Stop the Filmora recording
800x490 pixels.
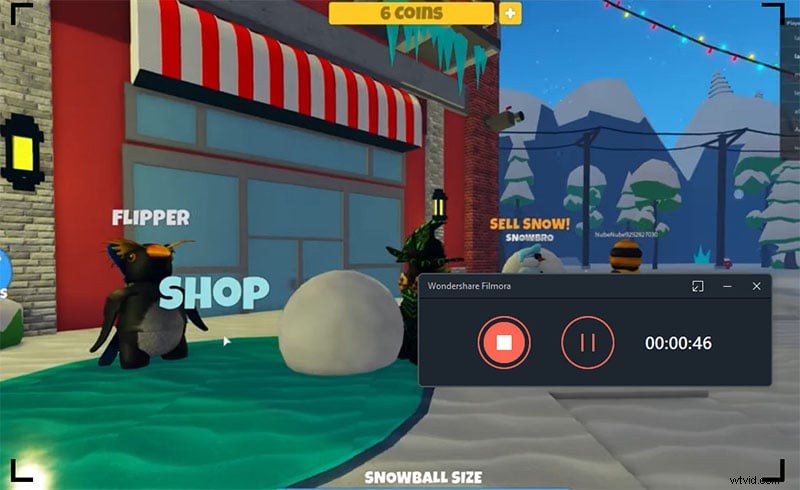[x=504, y=342]
